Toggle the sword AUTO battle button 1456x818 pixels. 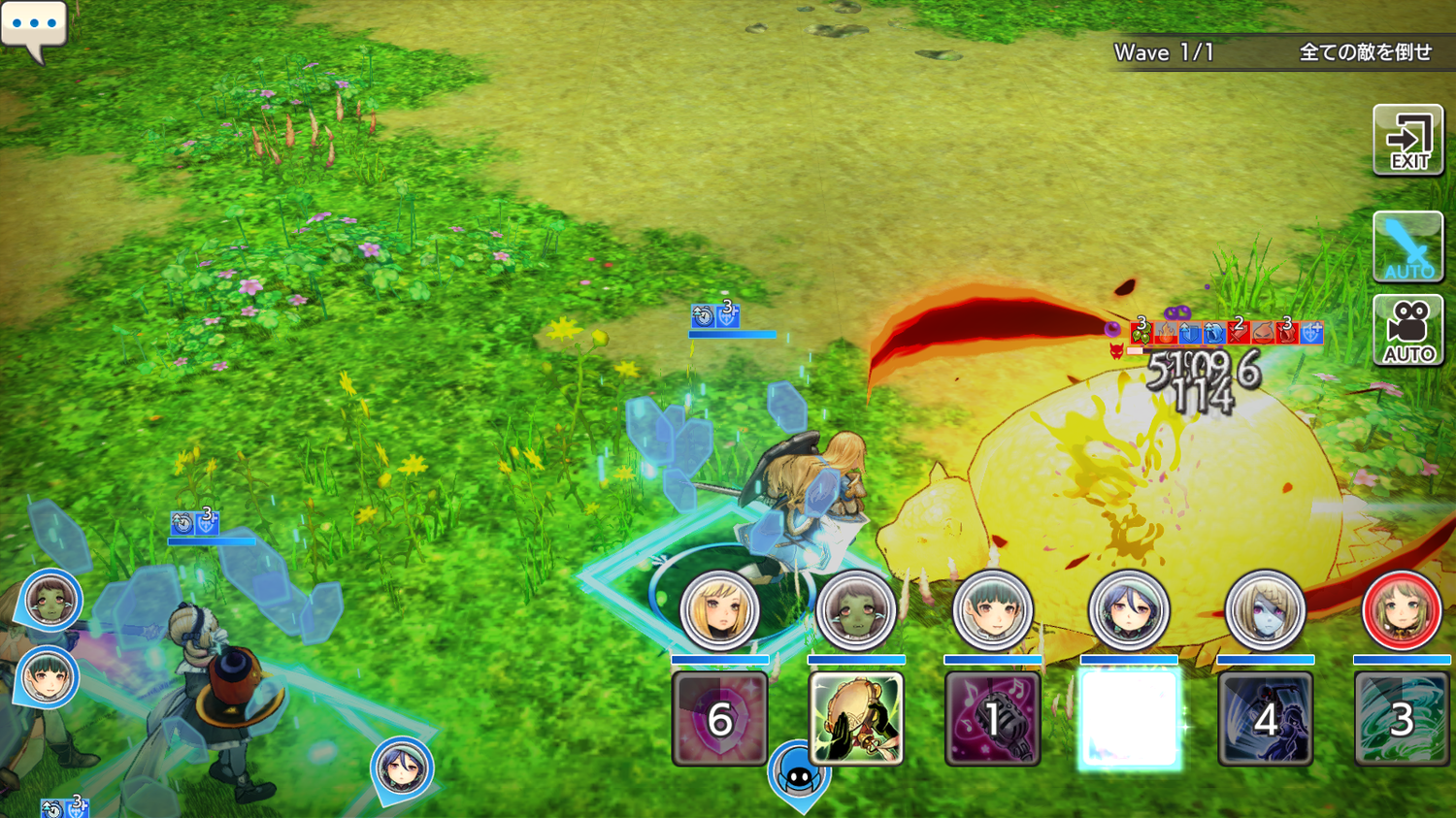(x=1407, y=246)
